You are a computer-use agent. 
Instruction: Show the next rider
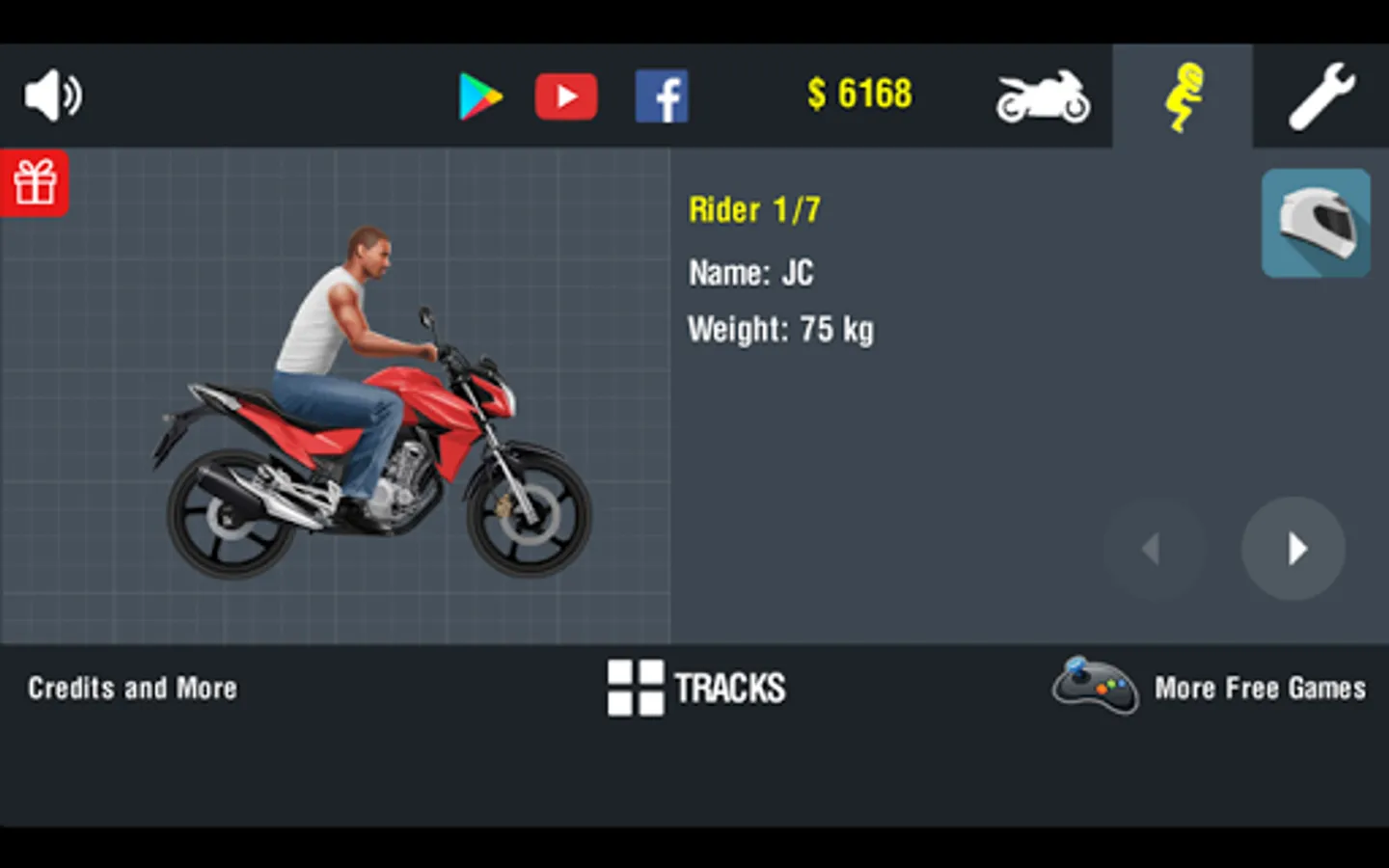click(x=1294, y=548)
